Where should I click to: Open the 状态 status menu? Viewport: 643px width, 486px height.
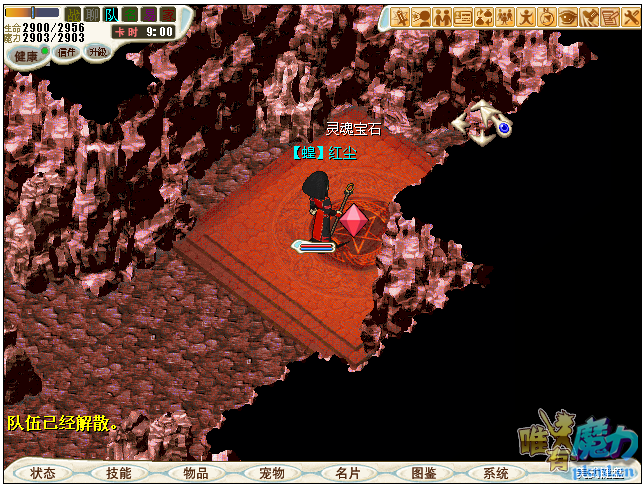pyautogui.click(x=43, y=473)
